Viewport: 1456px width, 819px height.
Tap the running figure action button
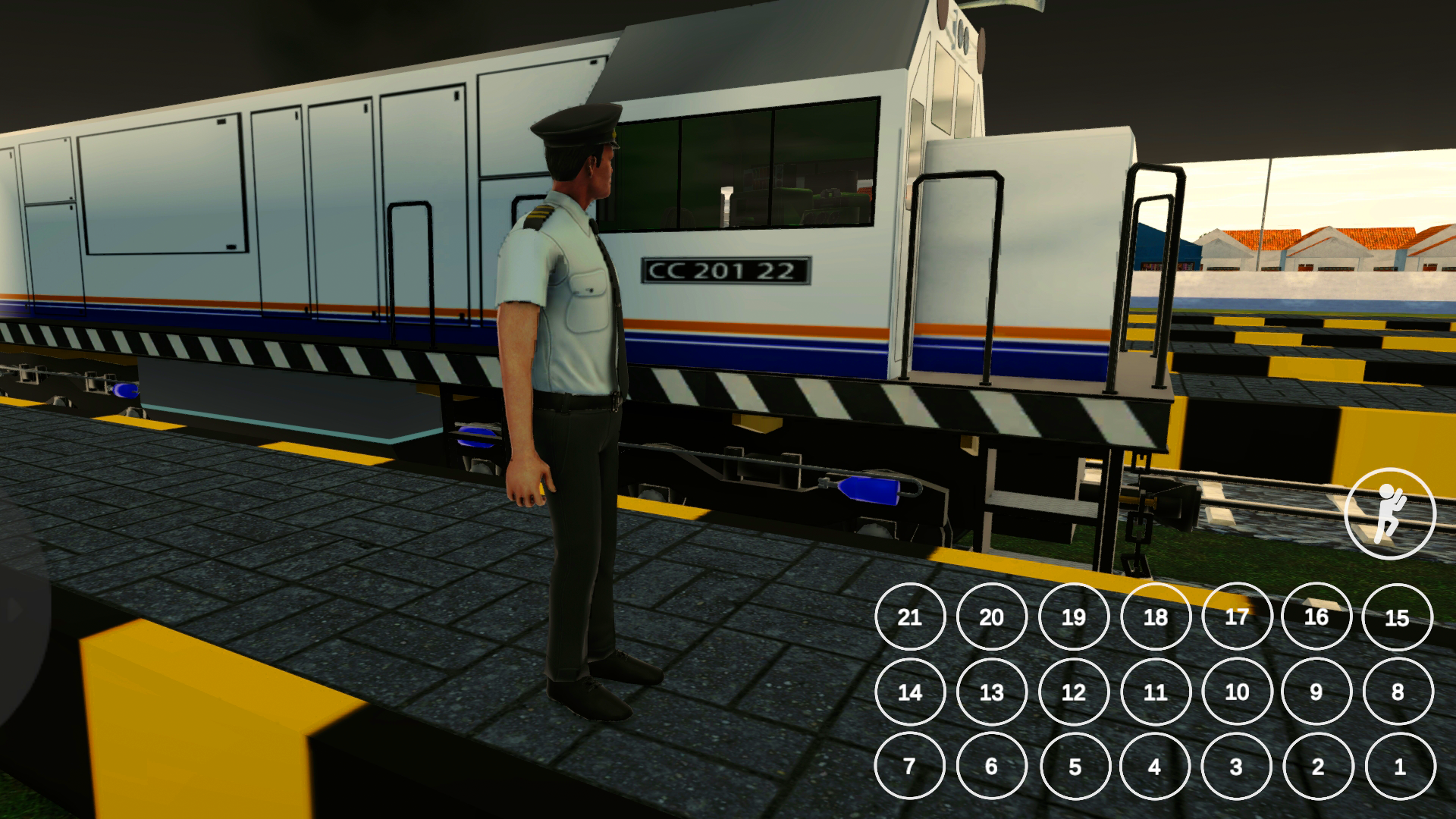pyautogui.click(x=1389, y=513)
